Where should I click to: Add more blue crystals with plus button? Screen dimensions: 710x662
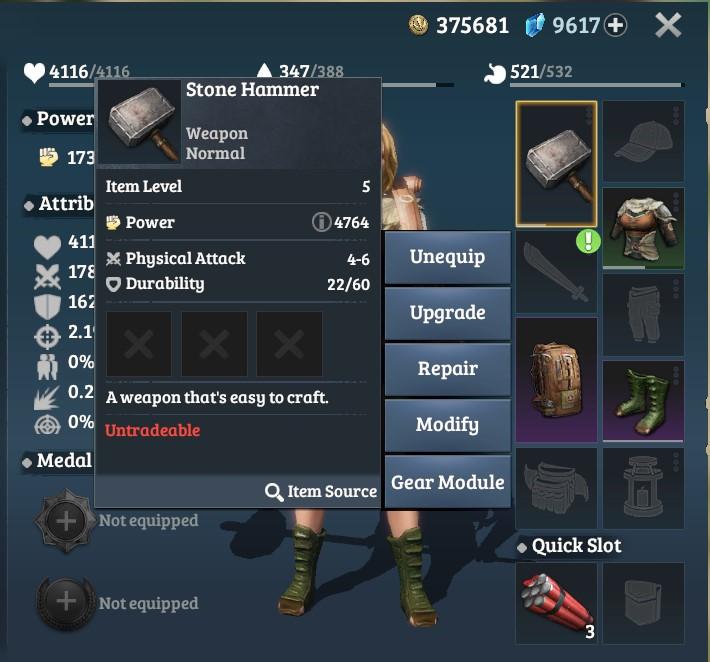click(x=616, y=26)
